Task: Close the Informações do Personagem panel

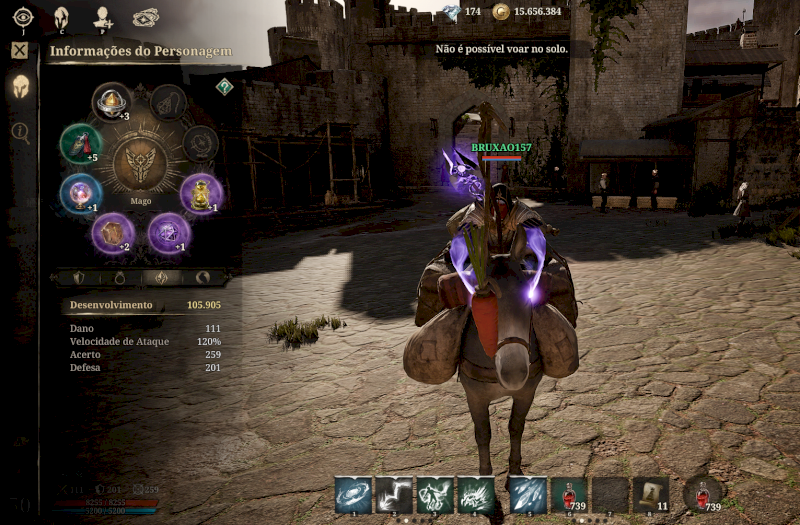Action: click(x=20, y=50)
